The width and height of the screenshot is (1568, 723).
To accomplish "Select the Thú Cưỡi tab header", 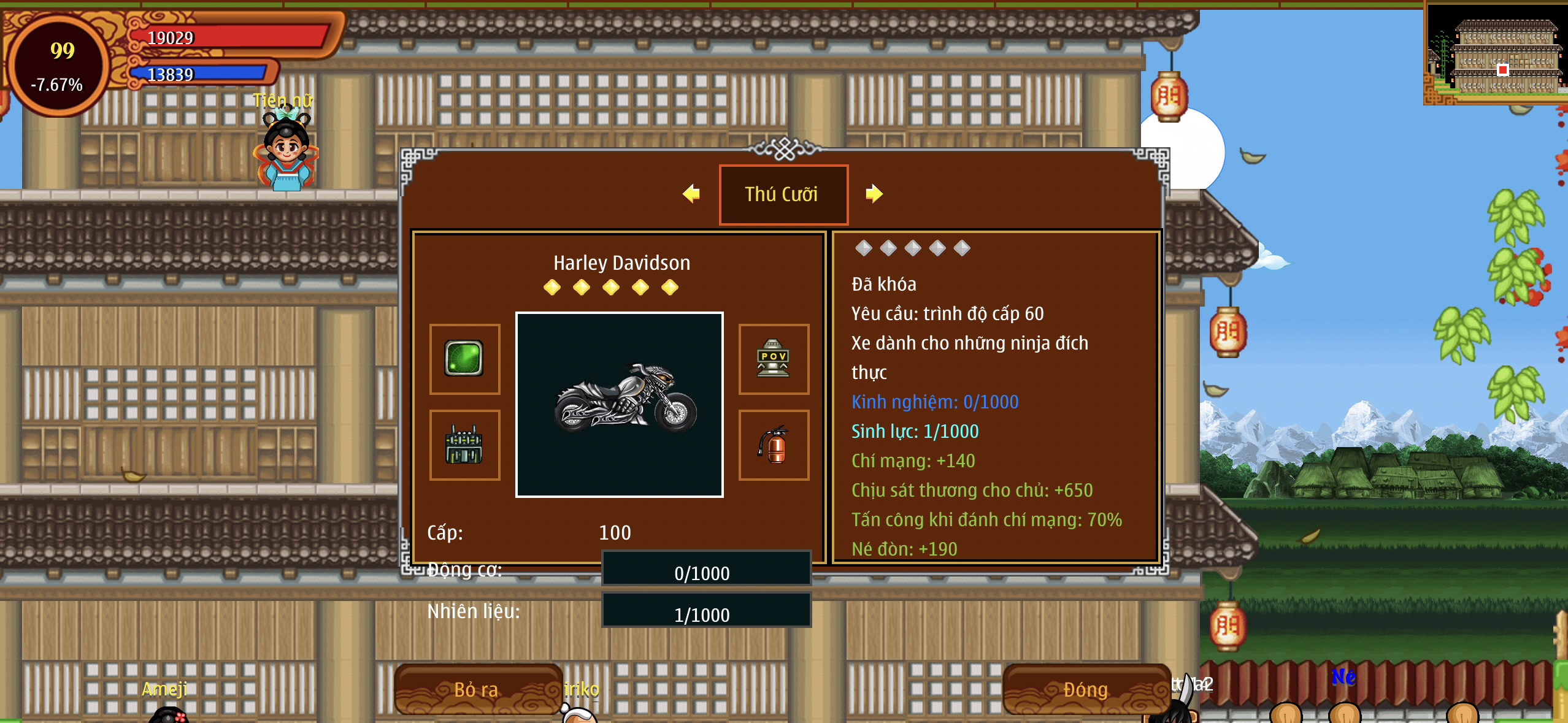I will pyautogui.click(x=783, y=194).
